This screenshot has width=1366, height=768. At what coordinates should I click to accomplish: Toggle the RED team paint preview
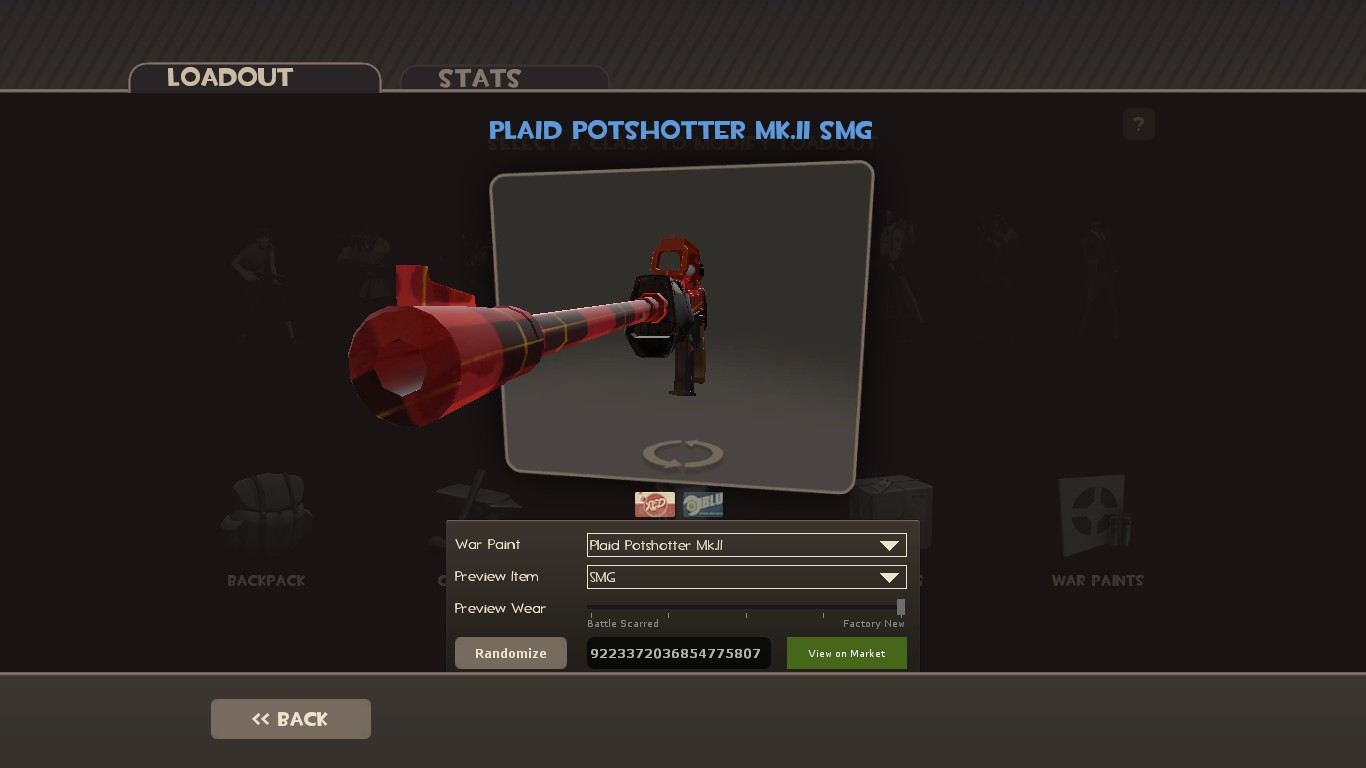[655, 504]
